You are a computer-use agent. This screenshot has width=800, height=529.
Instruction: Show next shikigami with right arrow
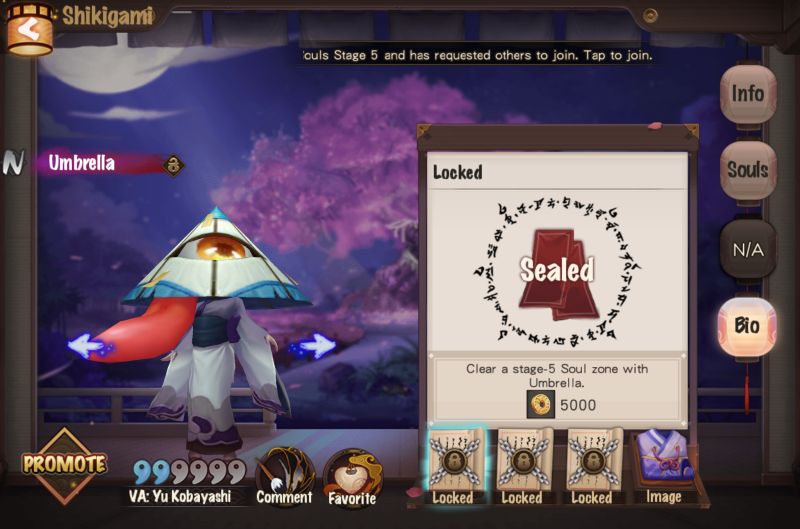point(315,346)
